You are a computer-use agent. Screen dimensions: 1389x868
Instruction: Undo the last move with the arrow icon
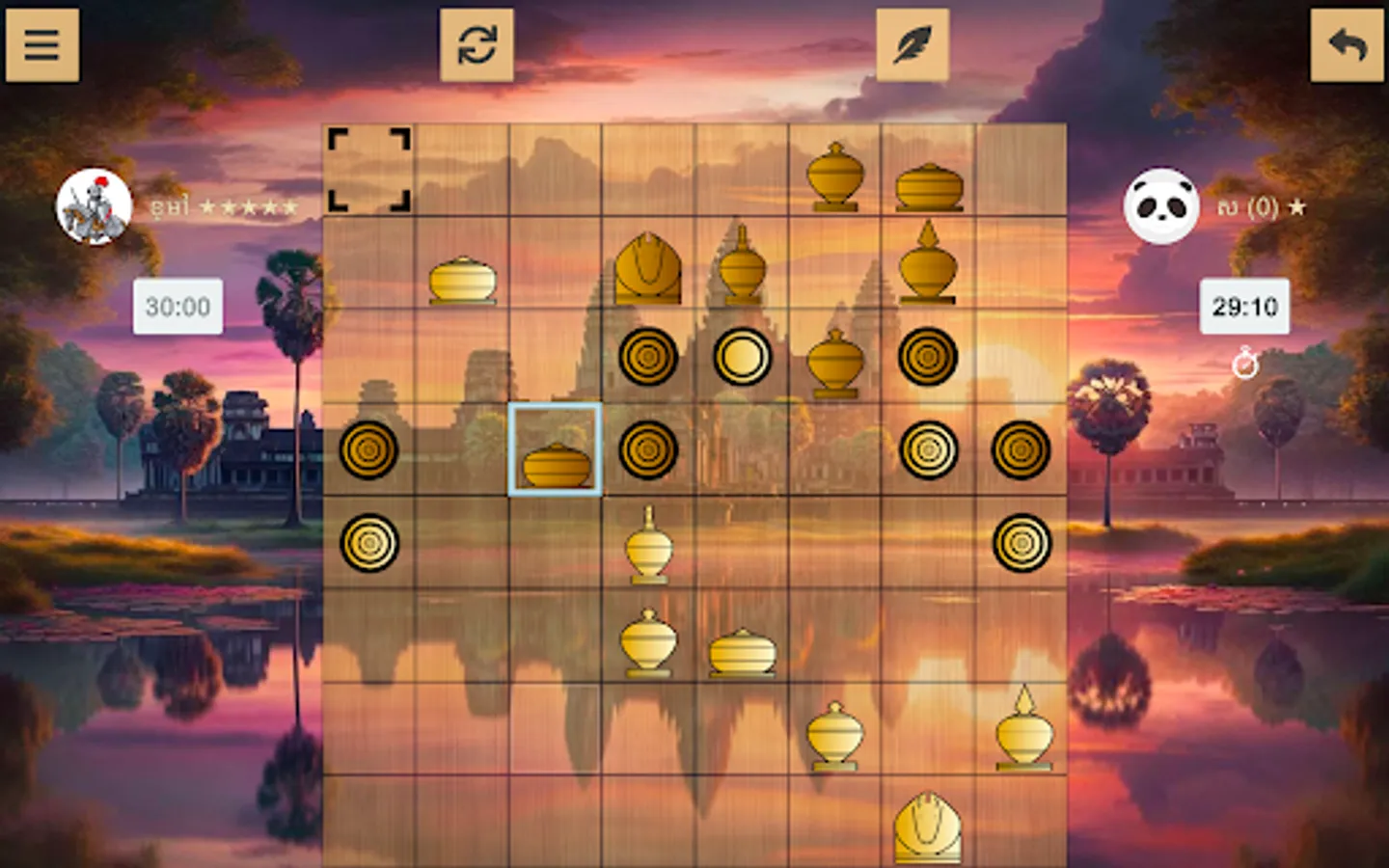tap(1347, 45)
